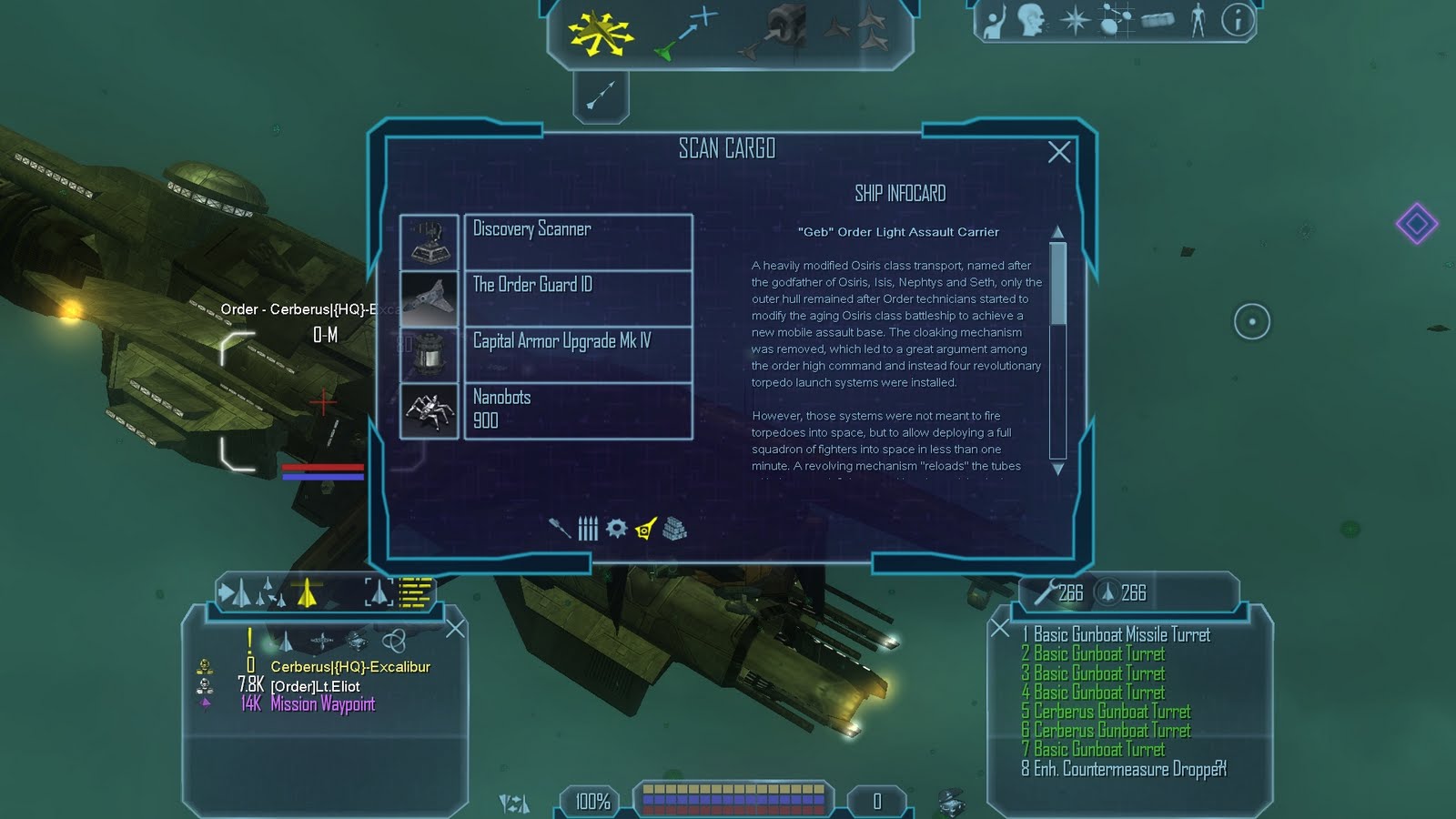Close the weapons list panel
The height and width of the screenshot is (819, 1456).
1000,628
